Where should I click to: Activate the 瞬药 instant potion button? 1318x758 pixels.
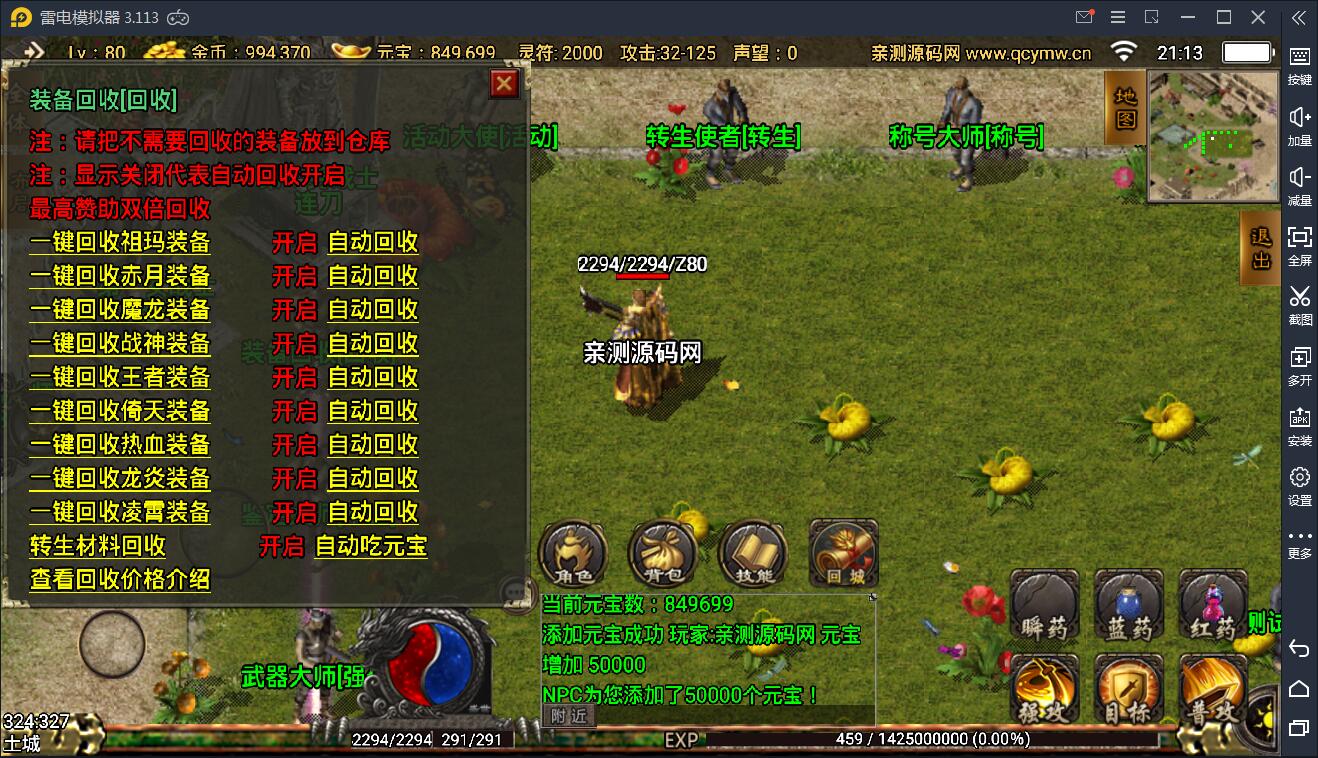pos(1044,605)
